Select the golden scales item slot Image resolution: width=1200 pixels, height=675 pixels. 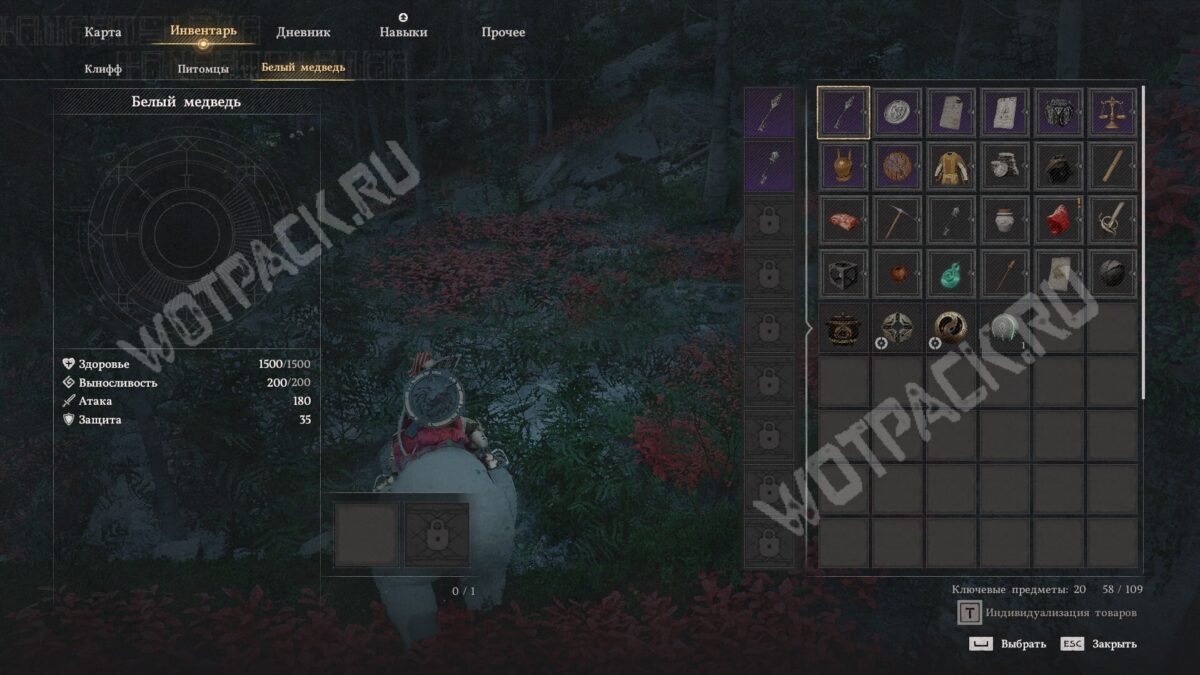pos(1112,112)
